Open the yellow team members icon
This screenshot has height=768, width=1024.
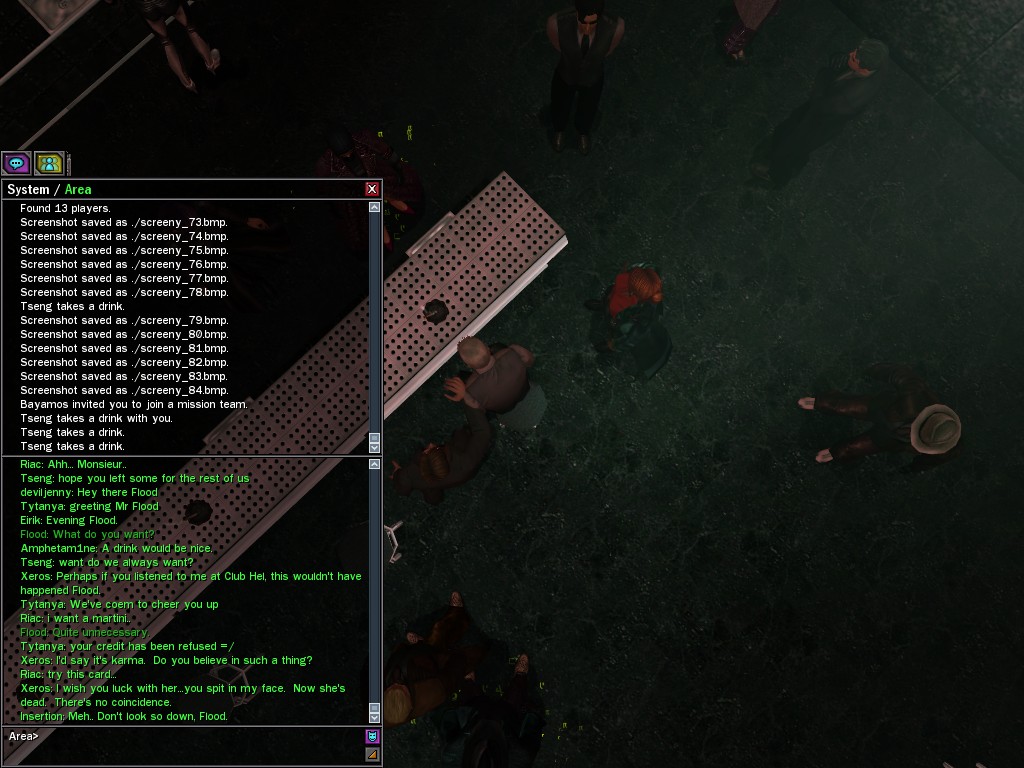[49, 163]
